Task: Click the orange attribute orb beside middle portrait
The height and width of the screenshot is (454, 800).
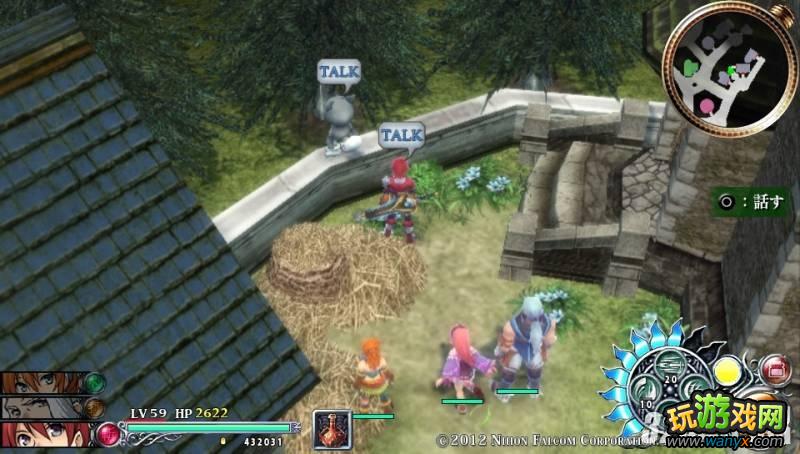Action: coord(94,407)
